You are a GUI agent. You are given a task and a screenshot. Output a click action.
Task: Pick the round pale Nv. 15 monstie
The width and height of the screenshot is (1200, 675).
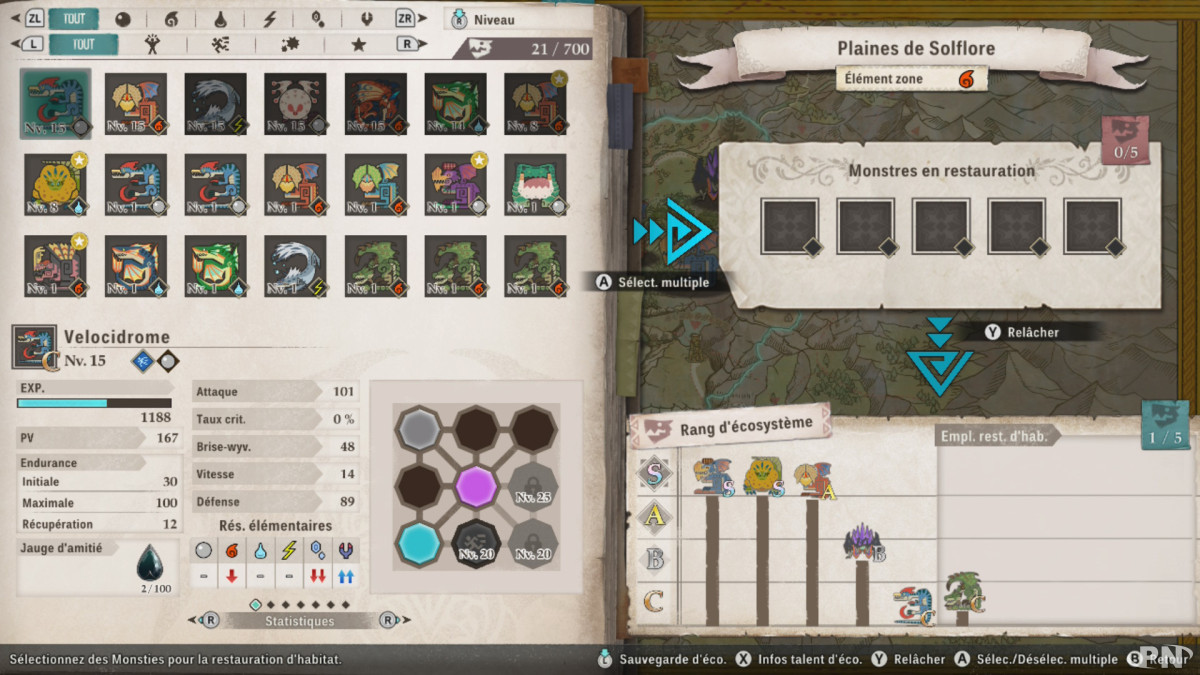point(295,103)
